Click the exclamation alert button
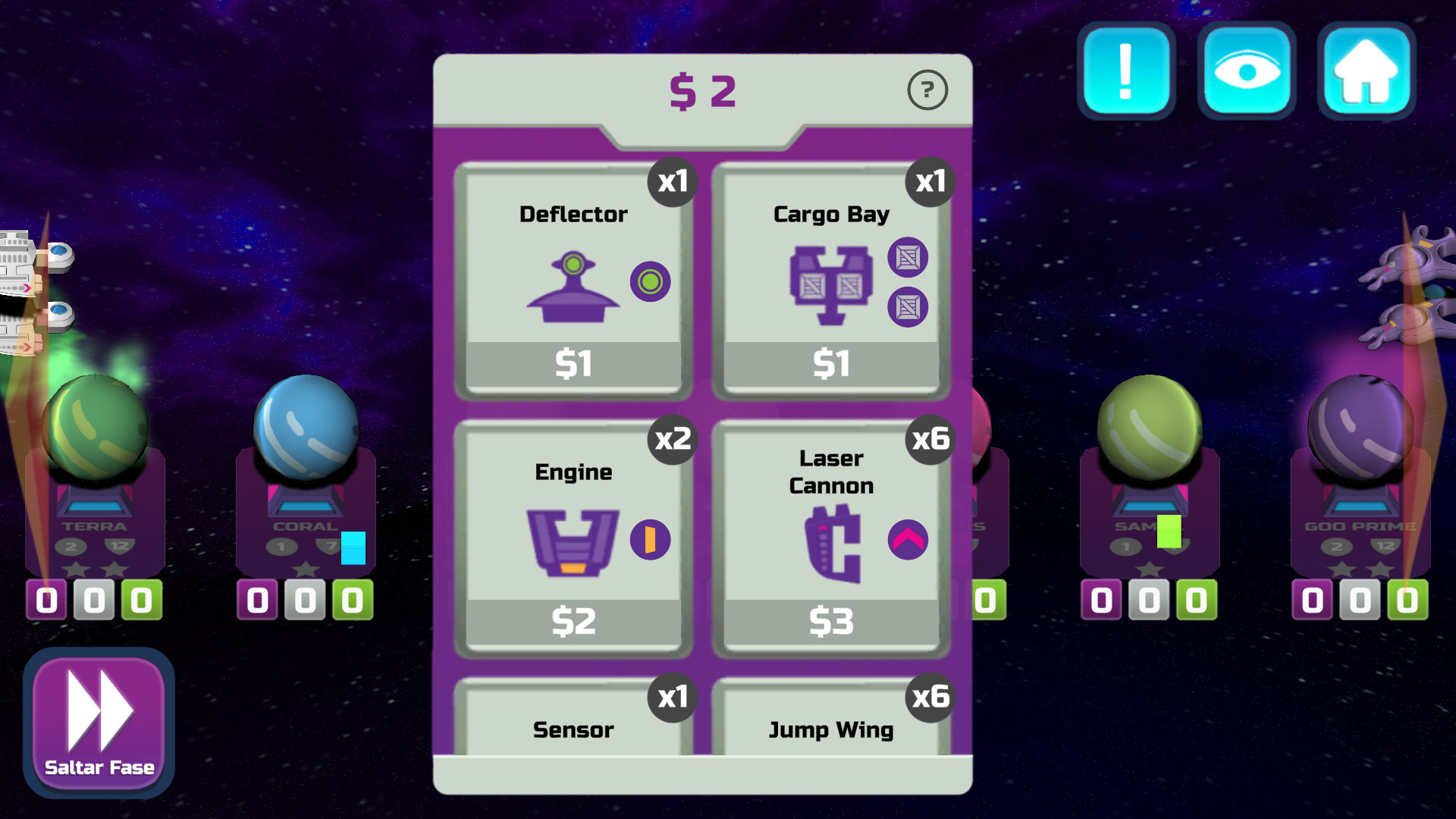 pos(1125,71)
